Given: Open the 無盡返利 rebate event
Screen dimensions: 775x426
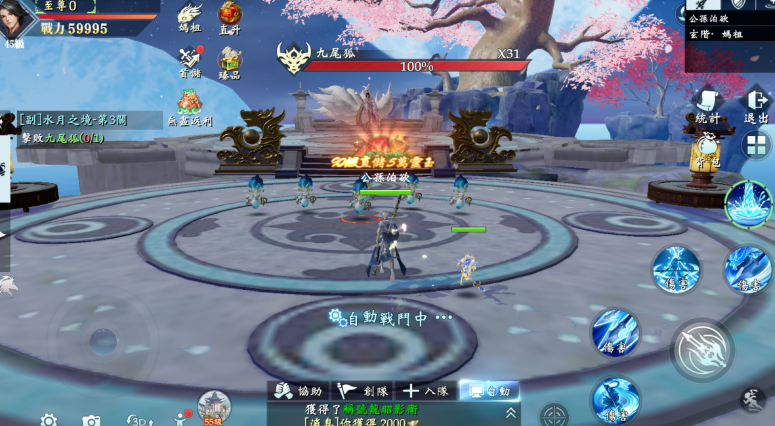Looking at the screenshot, I should (190, 105).
